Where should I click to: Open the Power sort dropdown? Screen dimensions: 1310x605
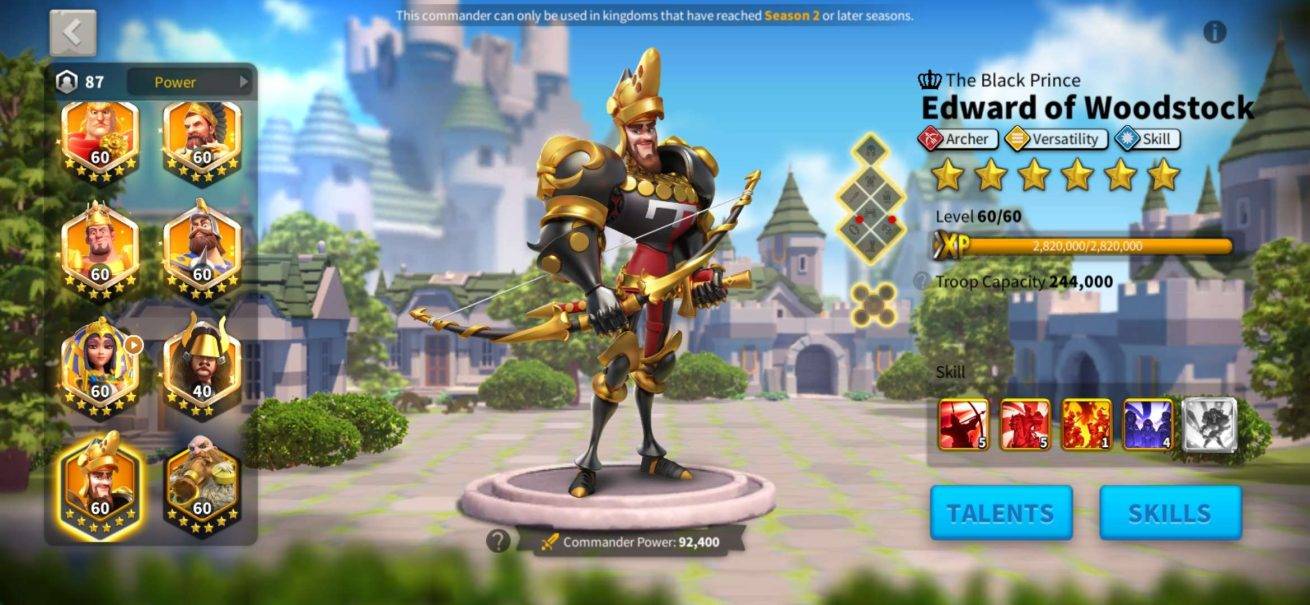pos(190,82)
